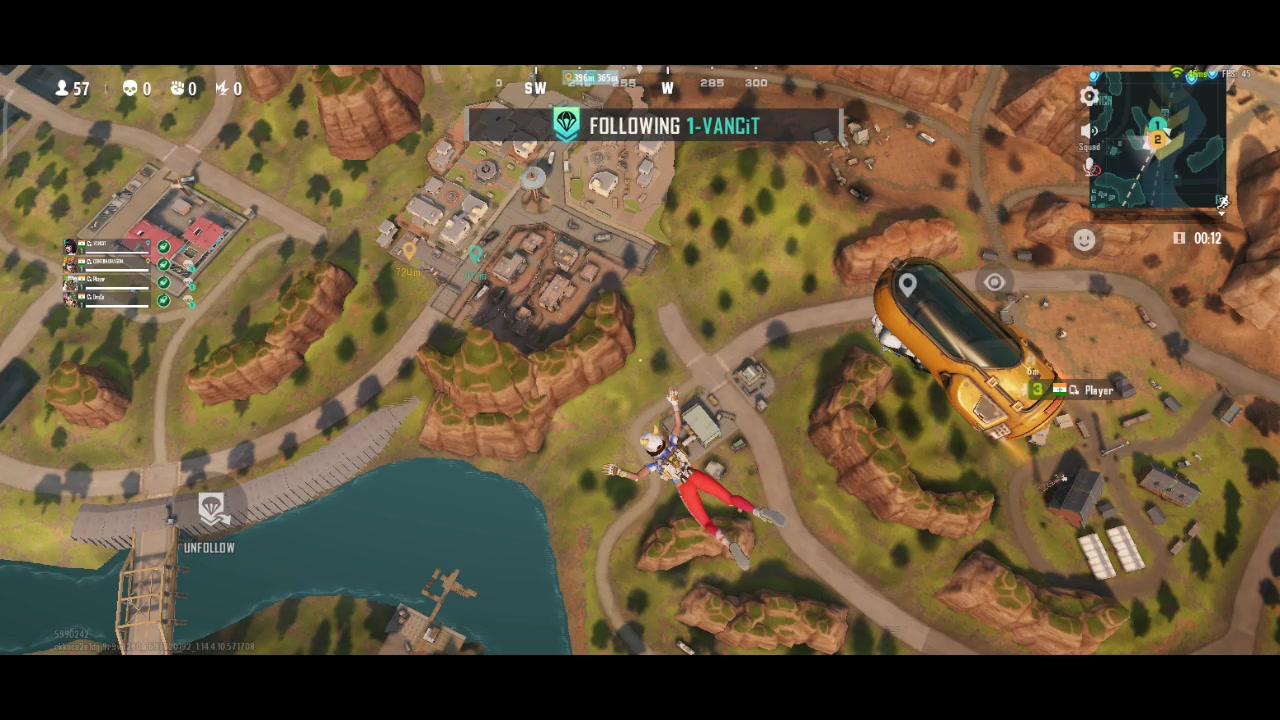Toggle the squad voice microphone mute

pos(1088,166)
